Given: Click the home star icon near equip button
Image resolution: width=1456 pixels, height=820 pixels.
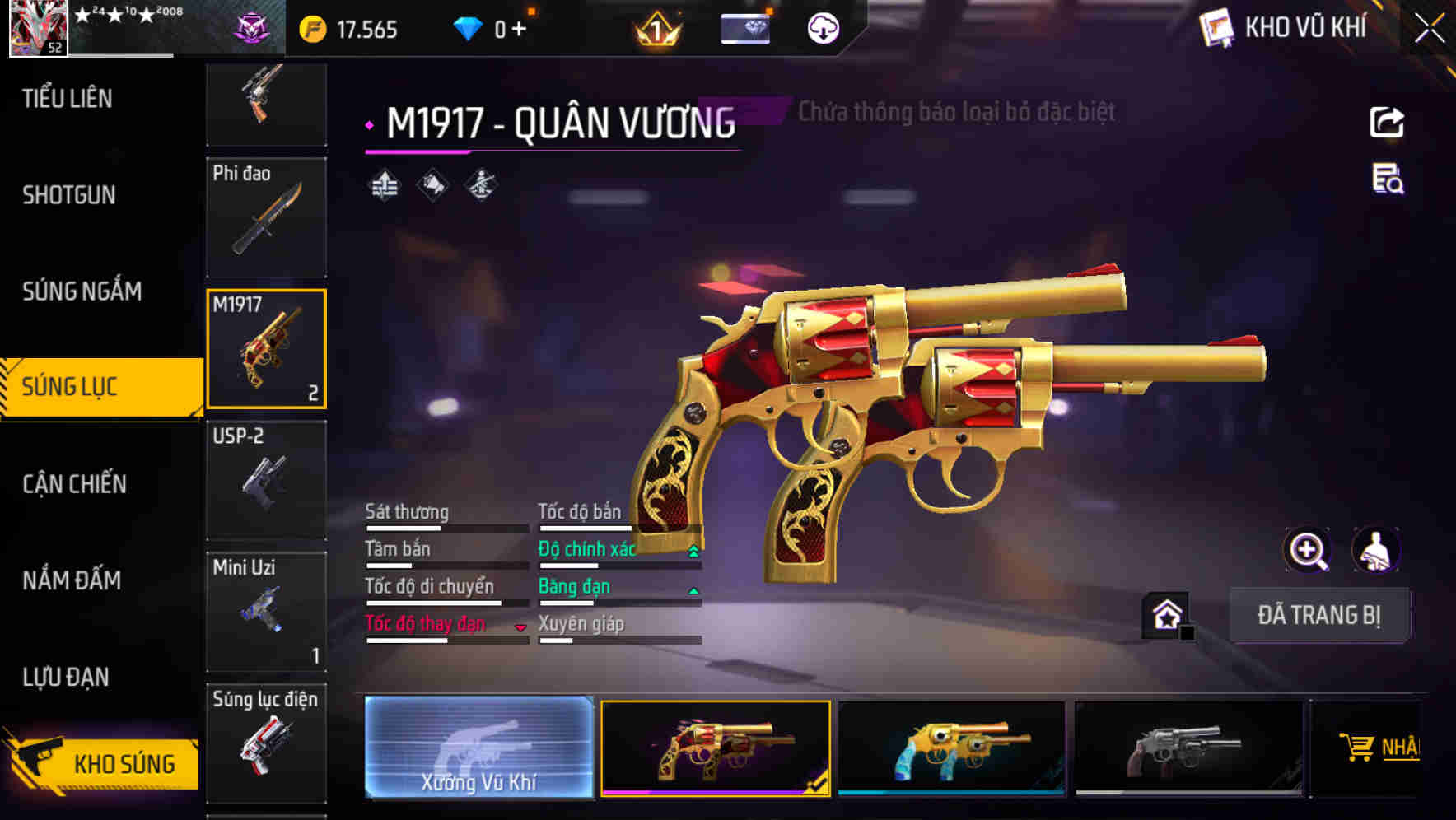Looking at the screenshot, I should (x=1166, y=614).
